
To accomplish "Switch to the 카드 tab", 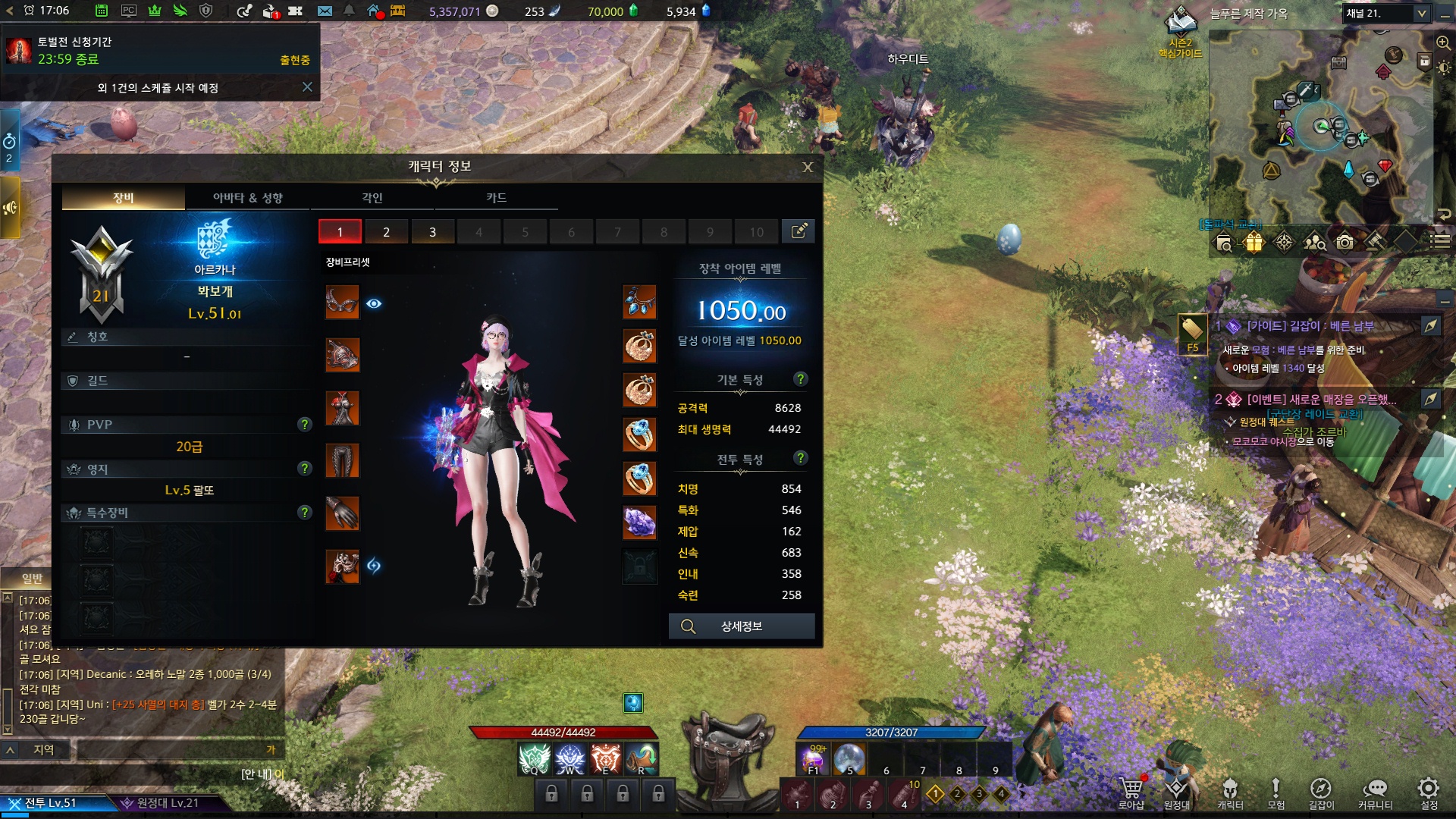I will 496,198.
